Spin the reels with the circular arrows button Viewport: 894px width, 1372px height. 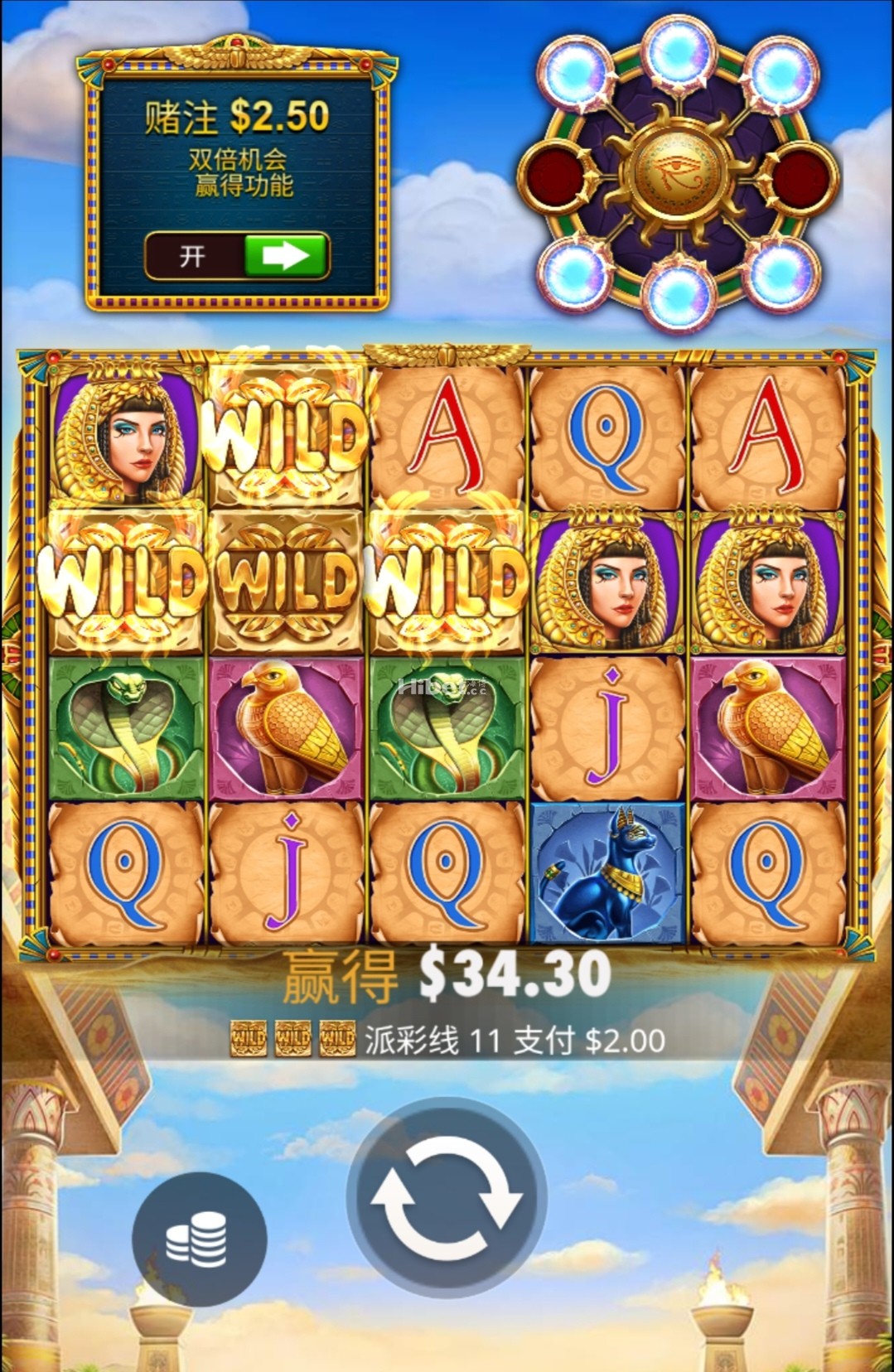[446, 1199]
